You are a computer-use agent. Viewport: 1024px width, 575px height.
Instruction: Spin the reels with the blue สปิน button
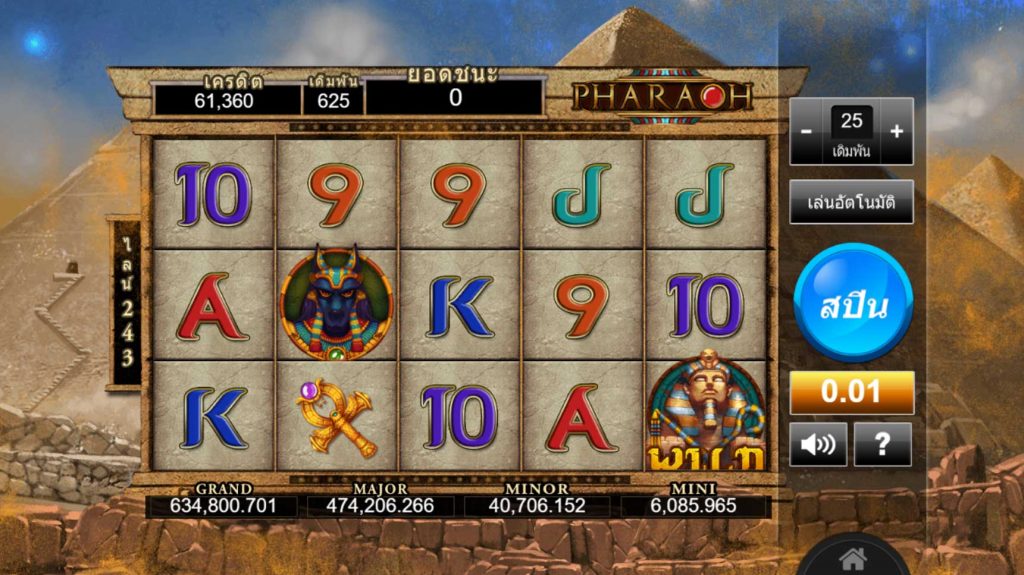(x=852, y=306)
